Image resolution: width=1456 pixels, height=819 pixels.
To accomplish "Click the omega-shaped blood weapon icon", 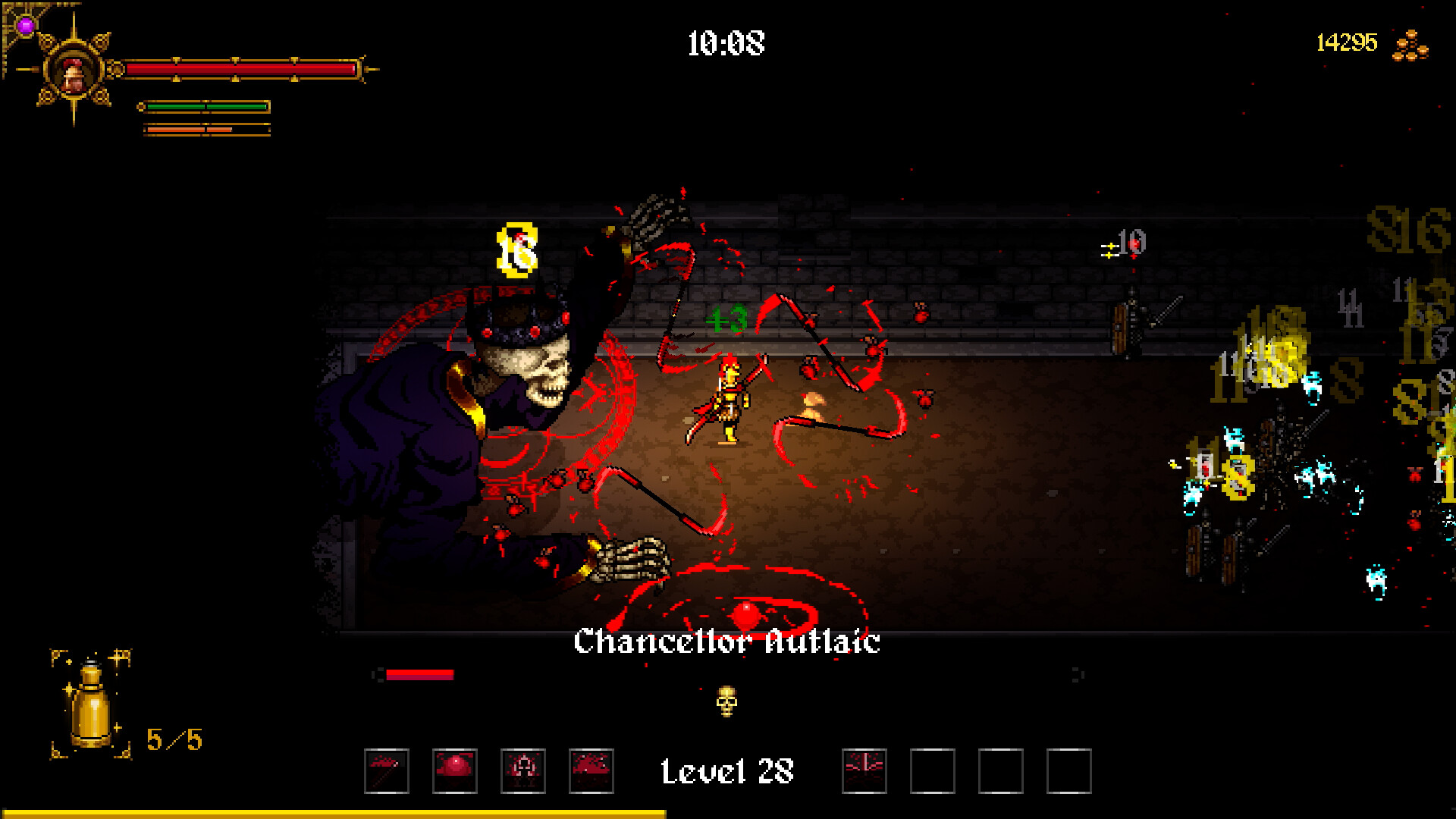I will [522, 770].
